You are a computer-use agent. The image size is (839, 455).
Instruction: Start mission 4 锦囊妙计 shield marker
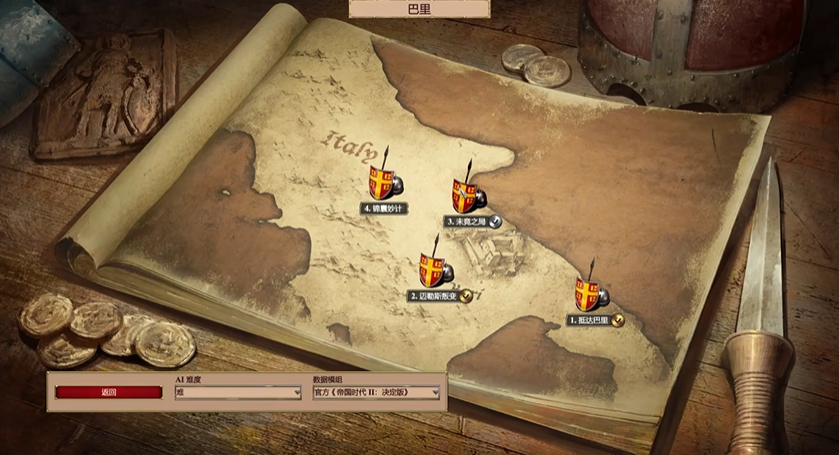click(x=381, y=182)
